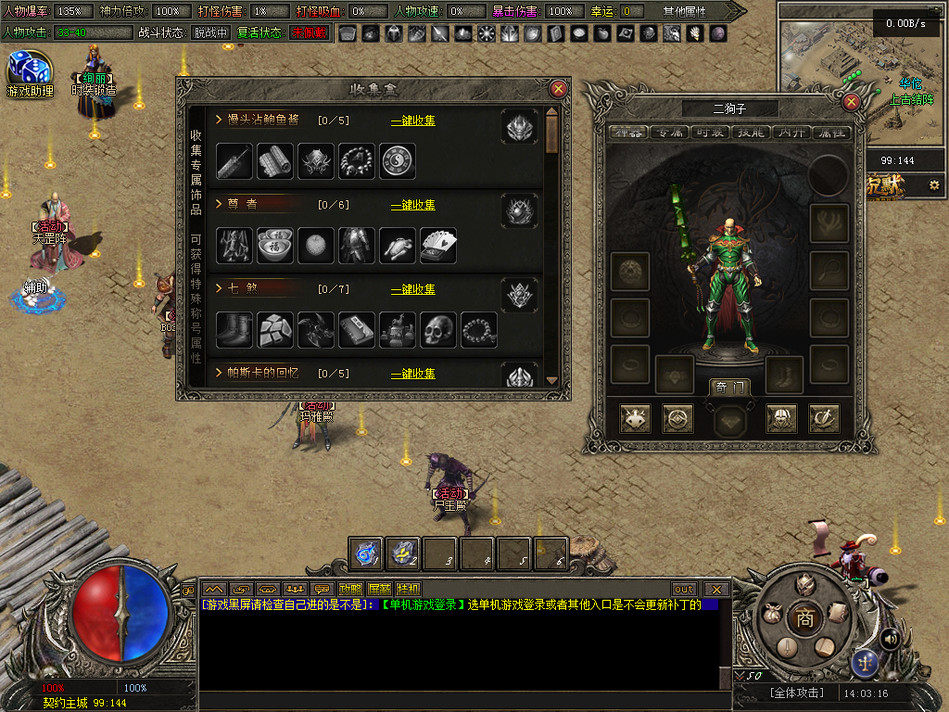Viewport: 949px width, 712px height.
Task: Close the chat box with X
Action: 715,589
